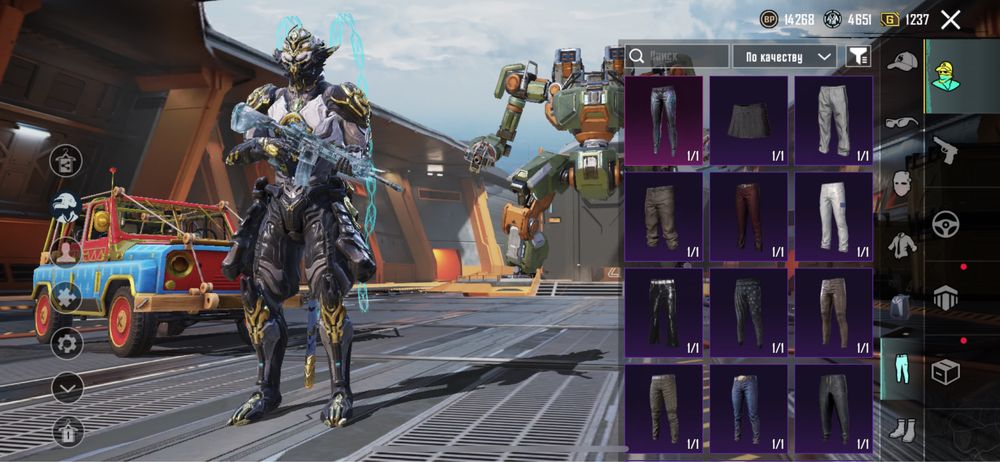
Task: Switch to the boots footwear category
Action: click(x=901, y=429)
